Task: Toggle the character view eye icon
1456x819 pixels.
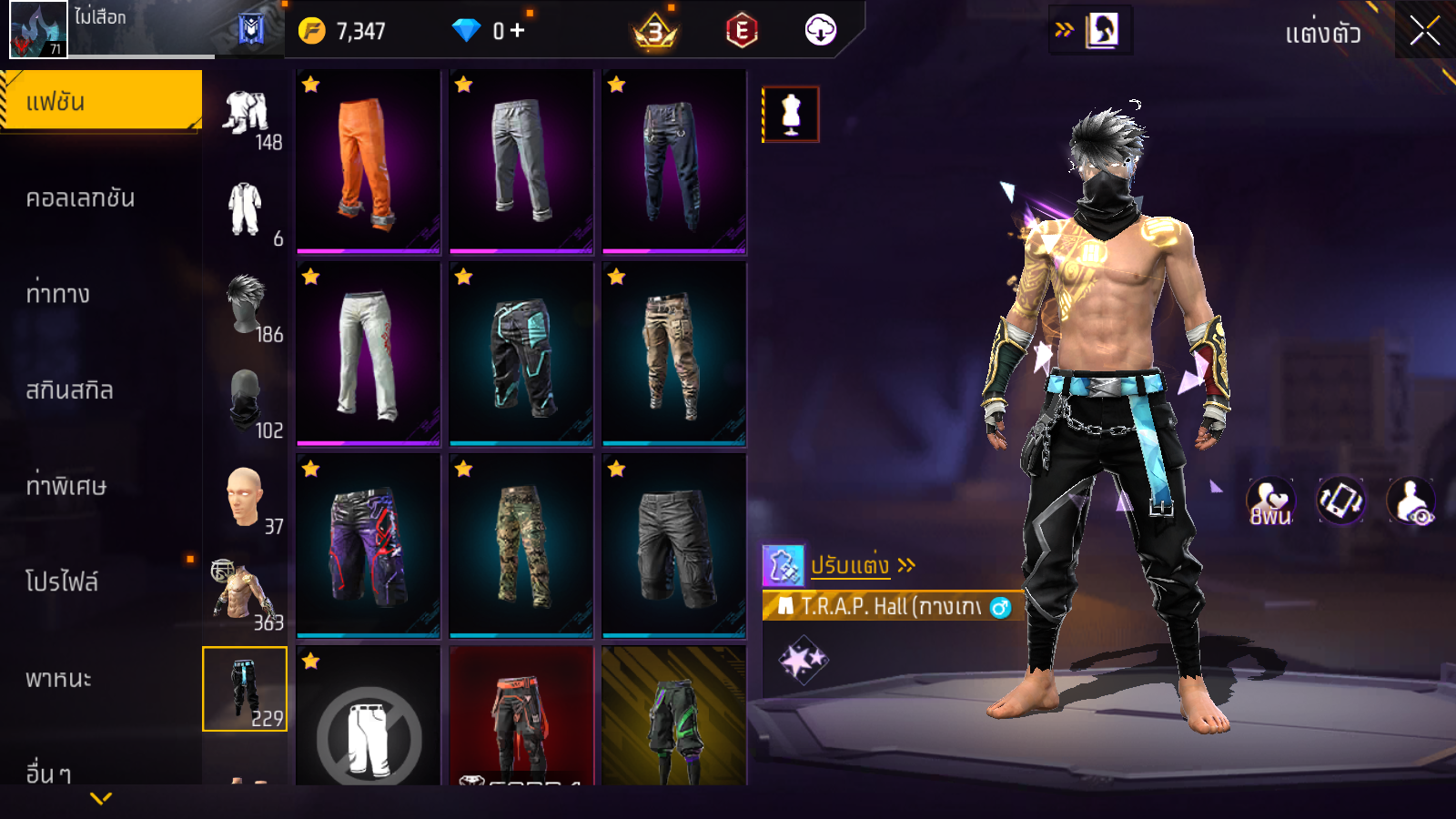Action: [x=1410, y=501]
